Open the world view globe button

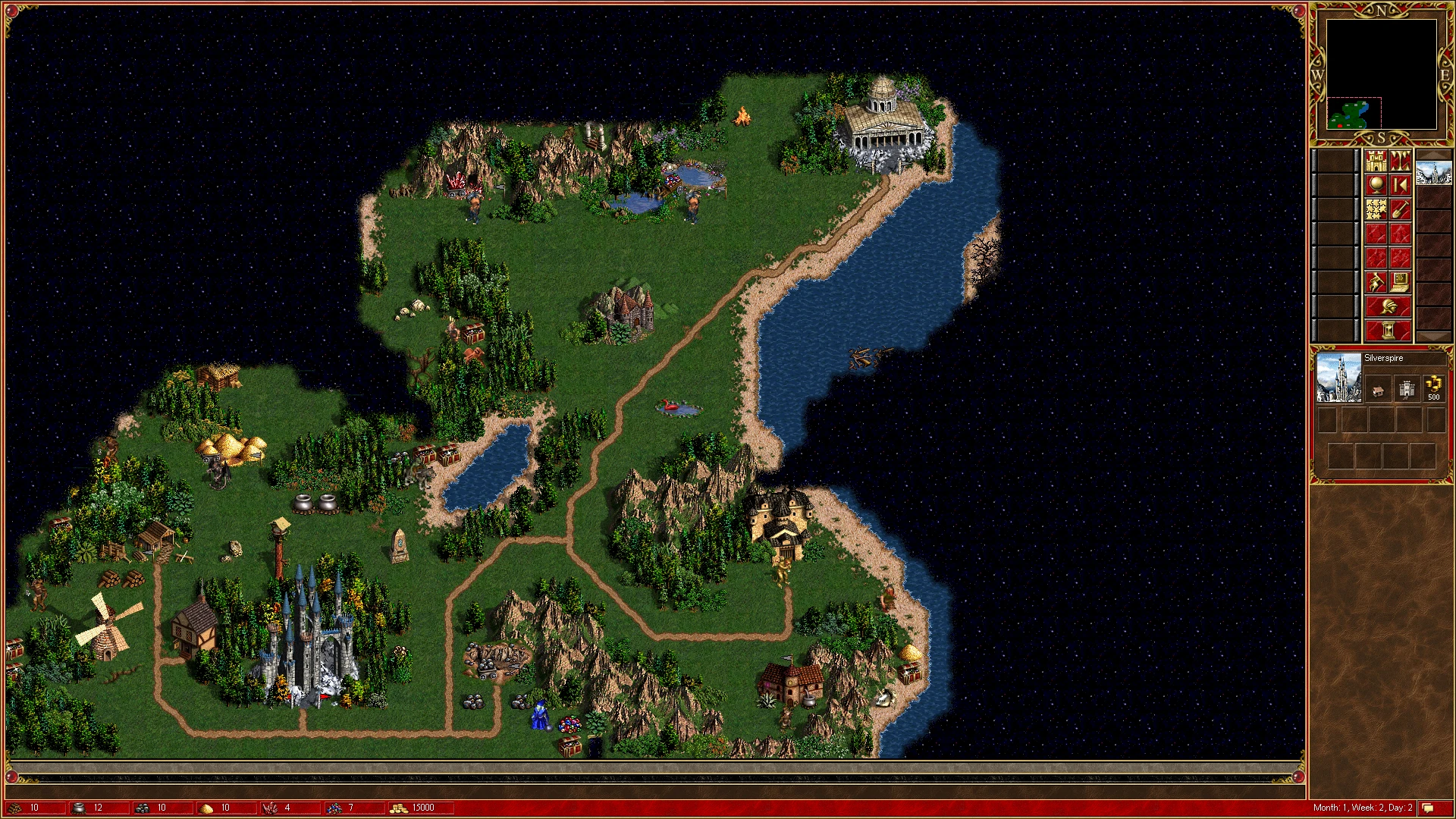(1376, 185)
